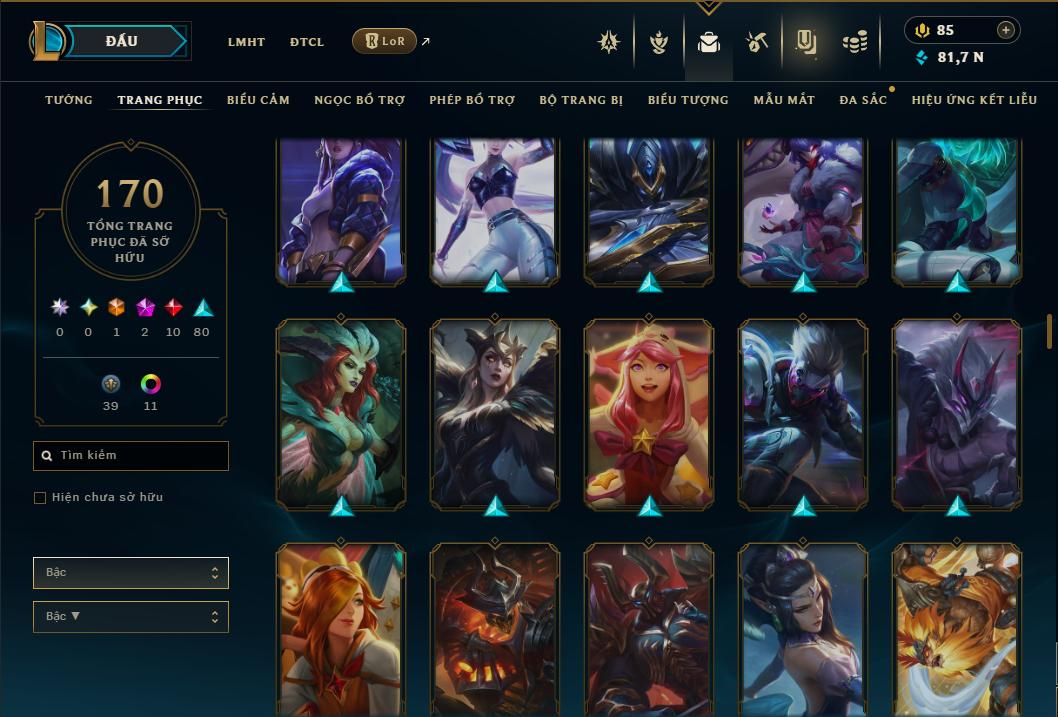Choose the green-skinned red-haired skin card

(x=341, y=413)
